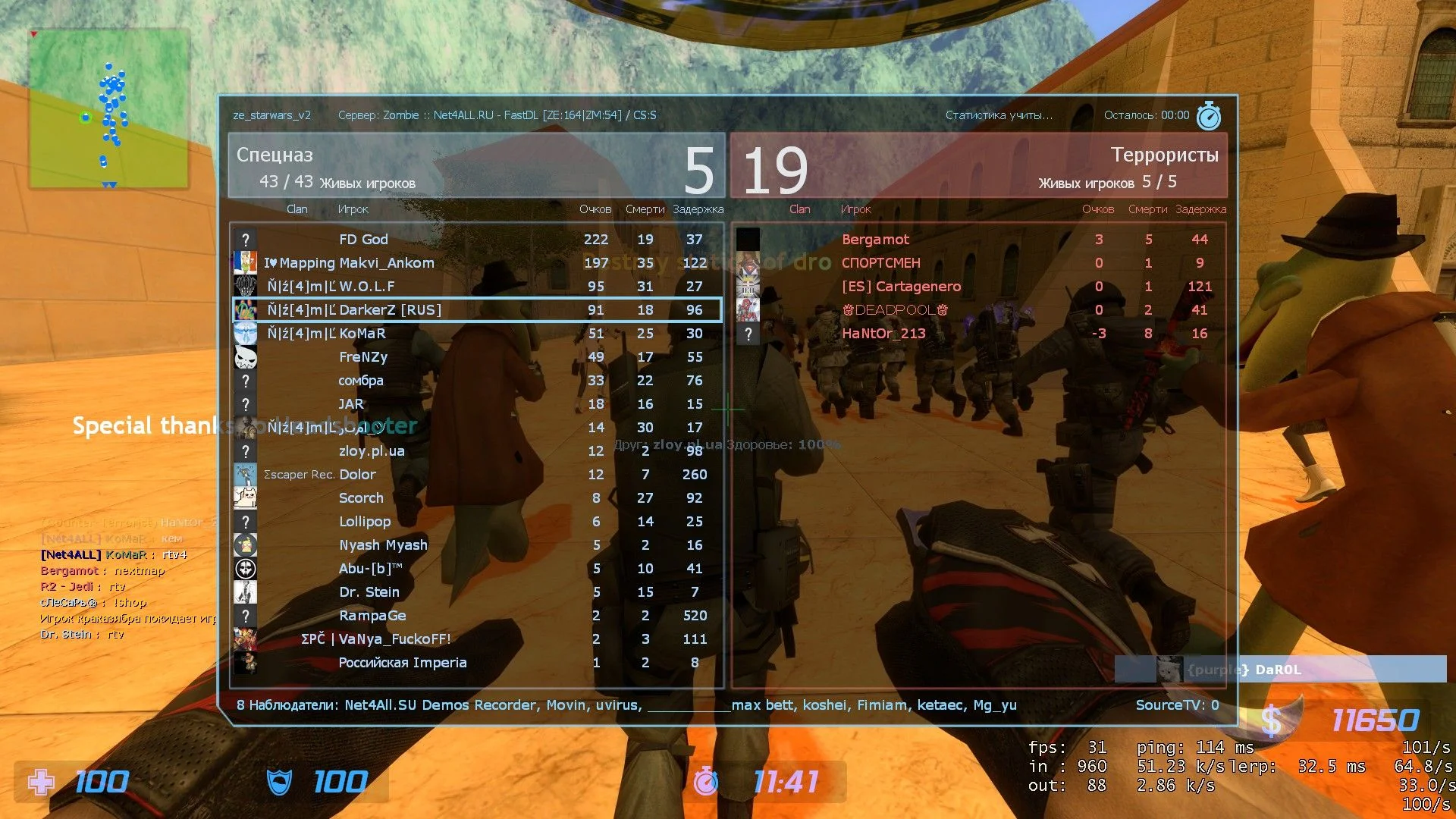Click the stopwatch icon beside Осталось

pyautogui.click(x=1208, y=116)
